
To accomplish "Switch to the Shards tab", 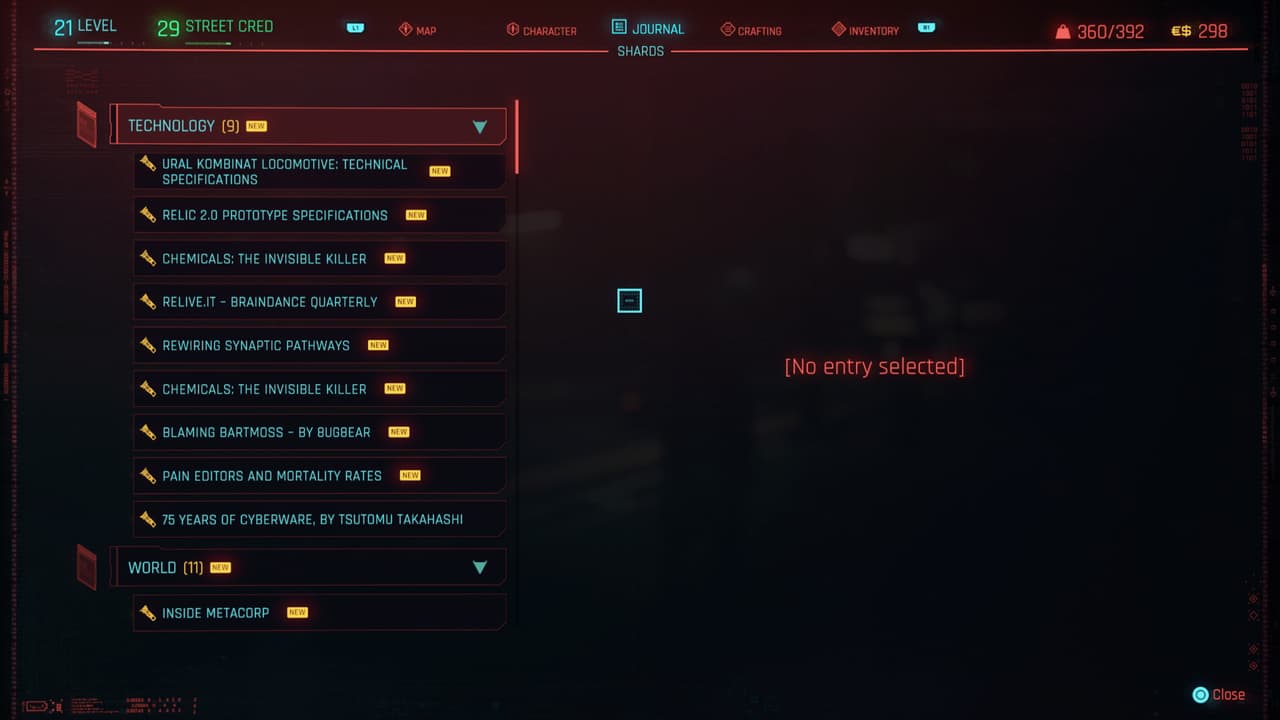I will [640, 51].
